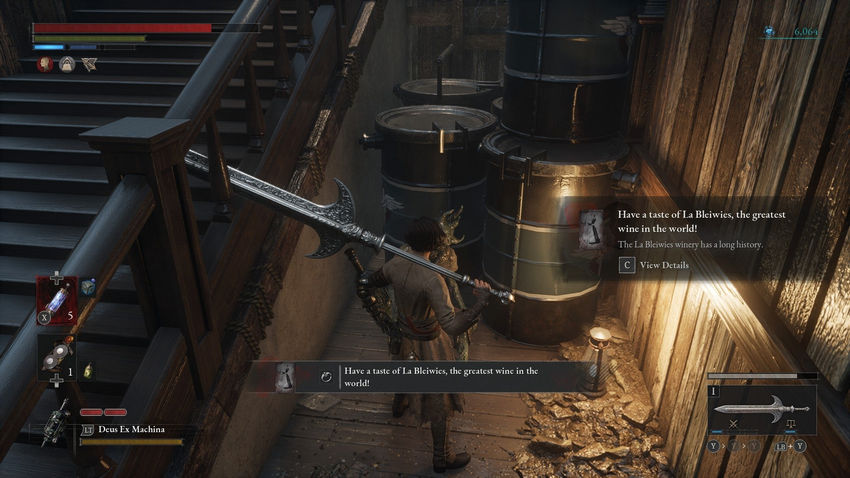Screen dimensions: 850x478
Task: Click the Ergo currency icon
Action: point(769,32)
